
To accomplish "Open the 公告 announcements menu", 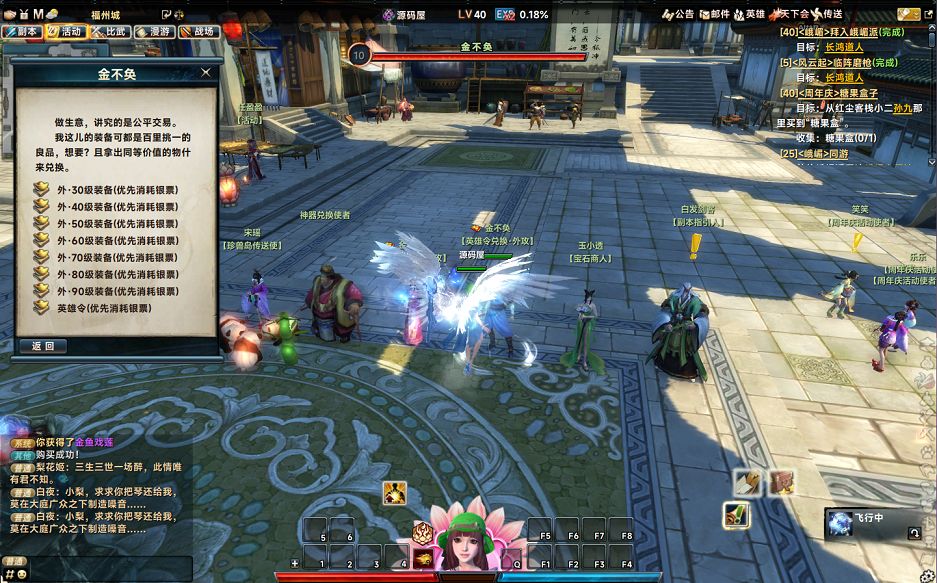I will click(x=678, y=14).
